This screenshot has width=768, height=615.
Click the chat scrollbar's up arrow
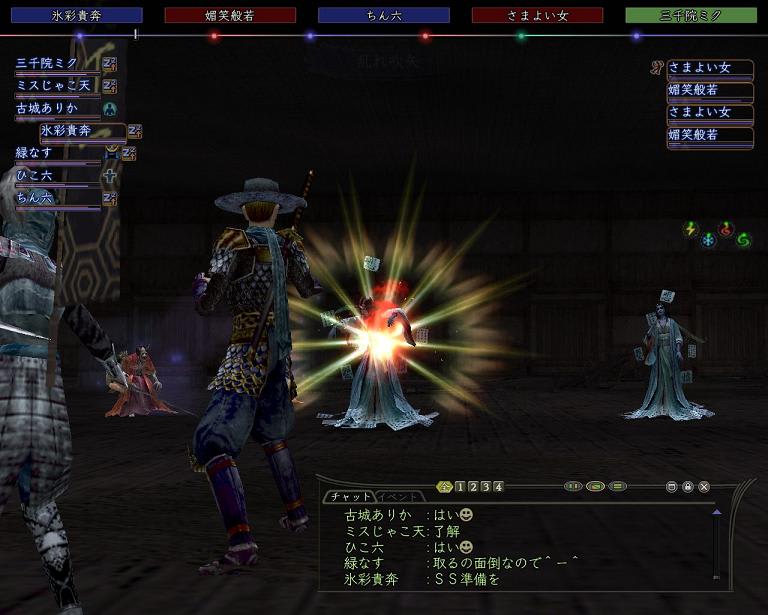(716, 512)
